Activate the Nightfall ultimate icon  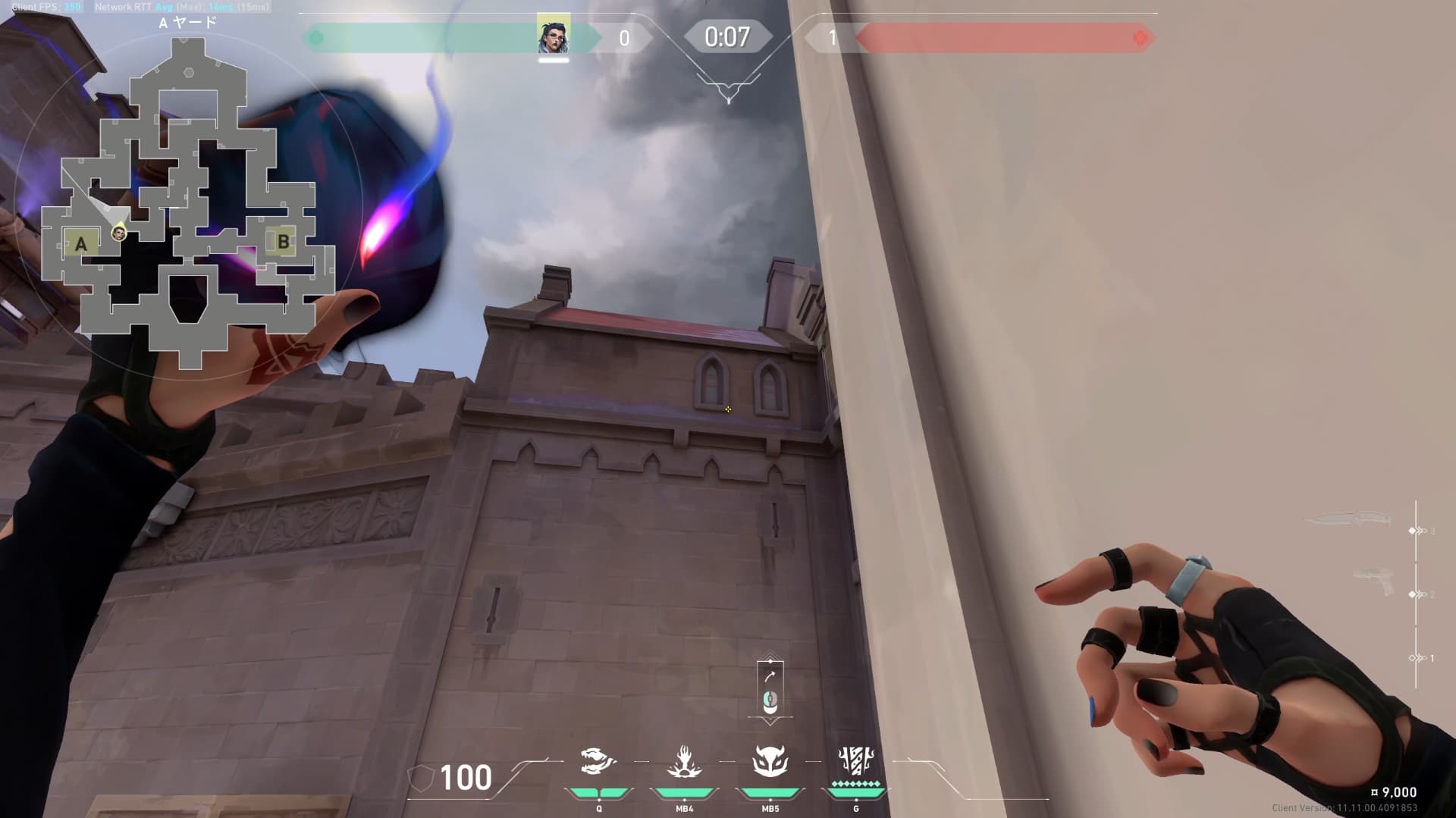click(x=856, y=760)
